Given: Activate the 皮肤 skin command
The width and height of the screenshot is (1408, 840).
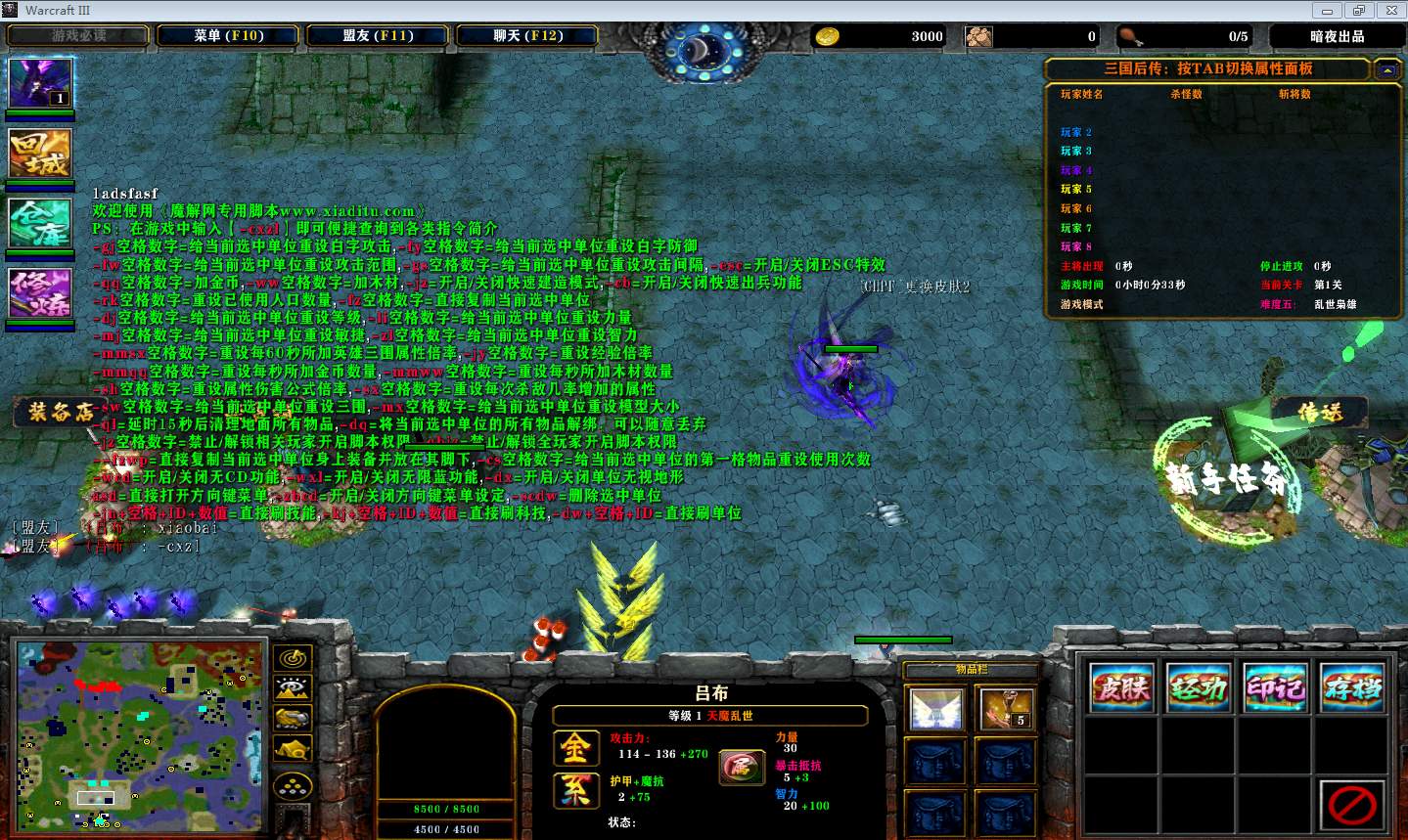Looking at the screenshot, I should (x=1121, y=688).
